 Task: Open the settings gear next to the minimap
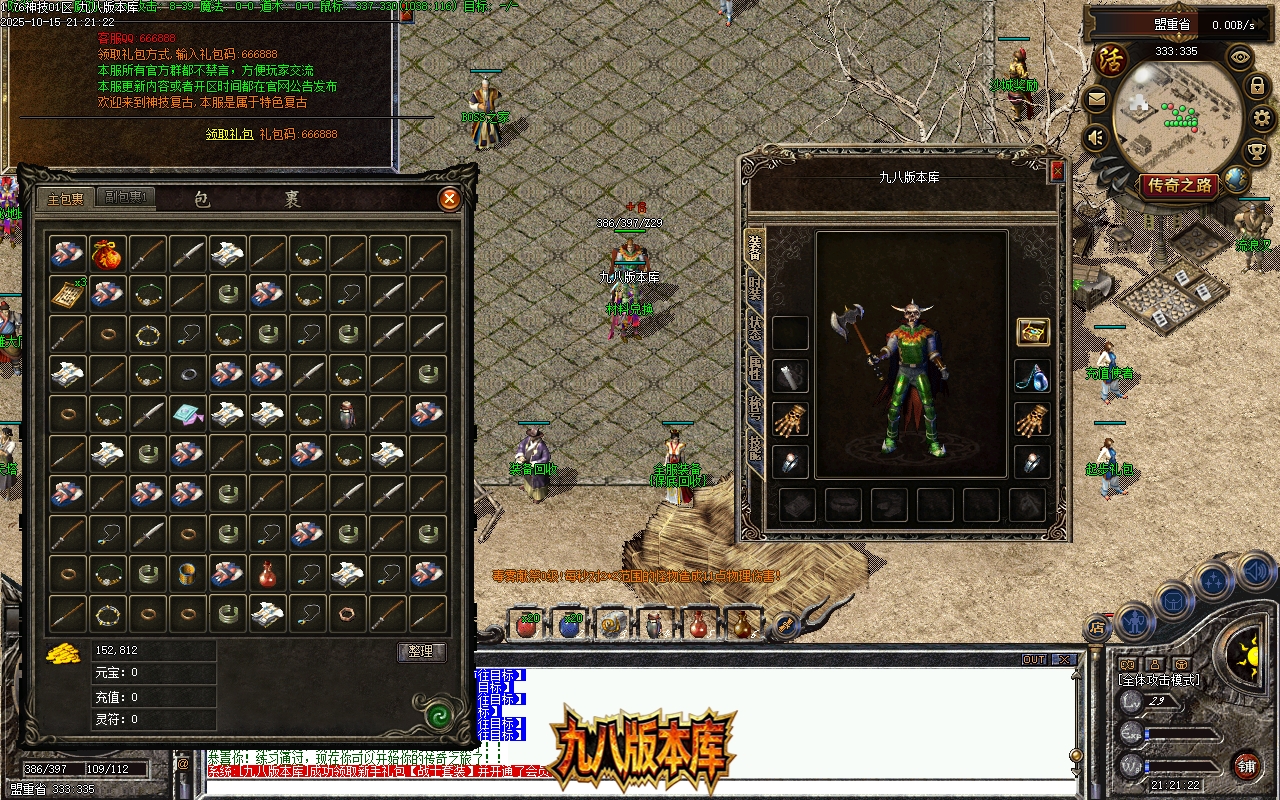1259,119
